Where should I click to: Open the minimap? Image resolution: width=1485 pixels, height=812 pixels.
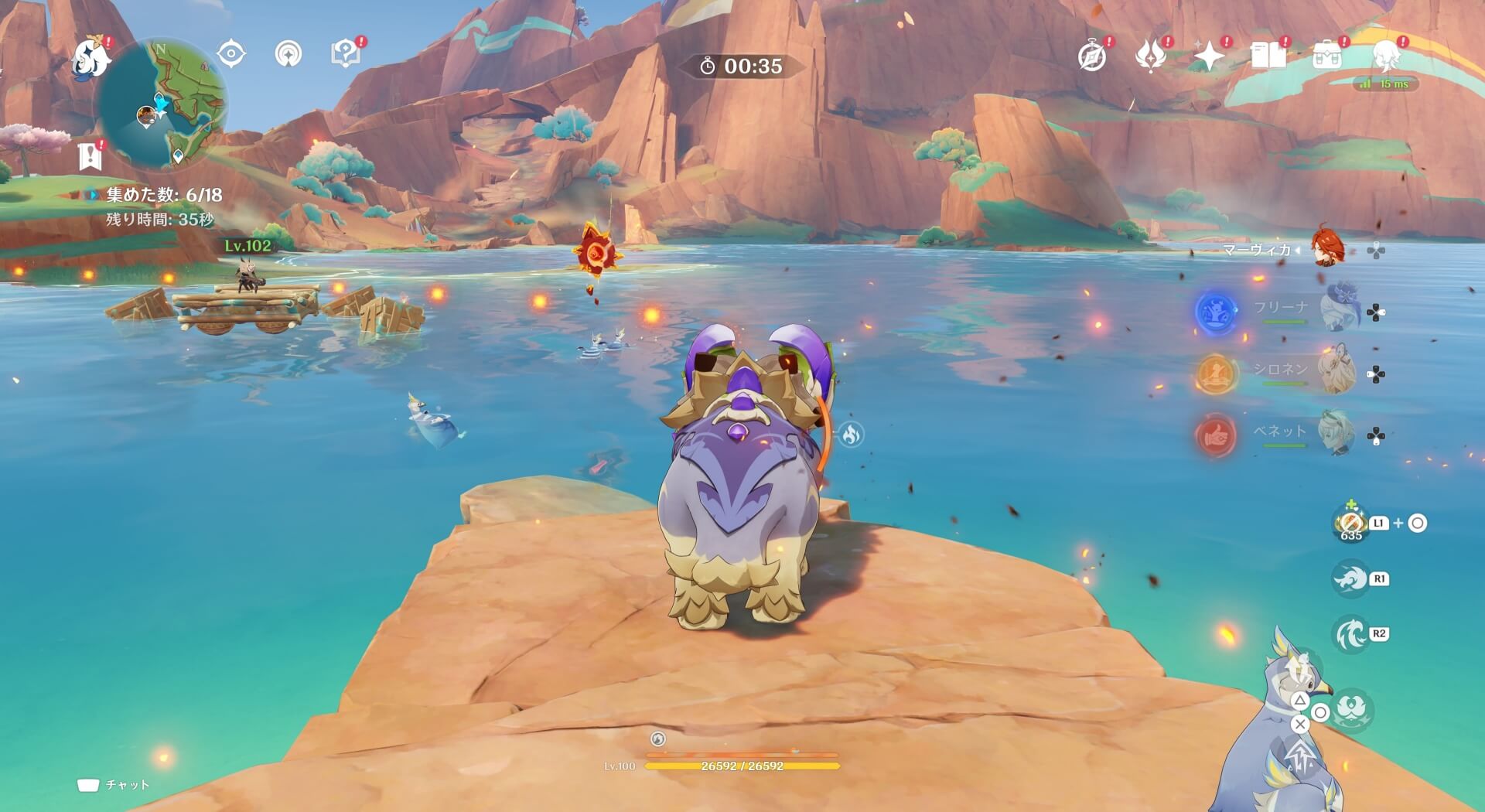click(162, 104)
